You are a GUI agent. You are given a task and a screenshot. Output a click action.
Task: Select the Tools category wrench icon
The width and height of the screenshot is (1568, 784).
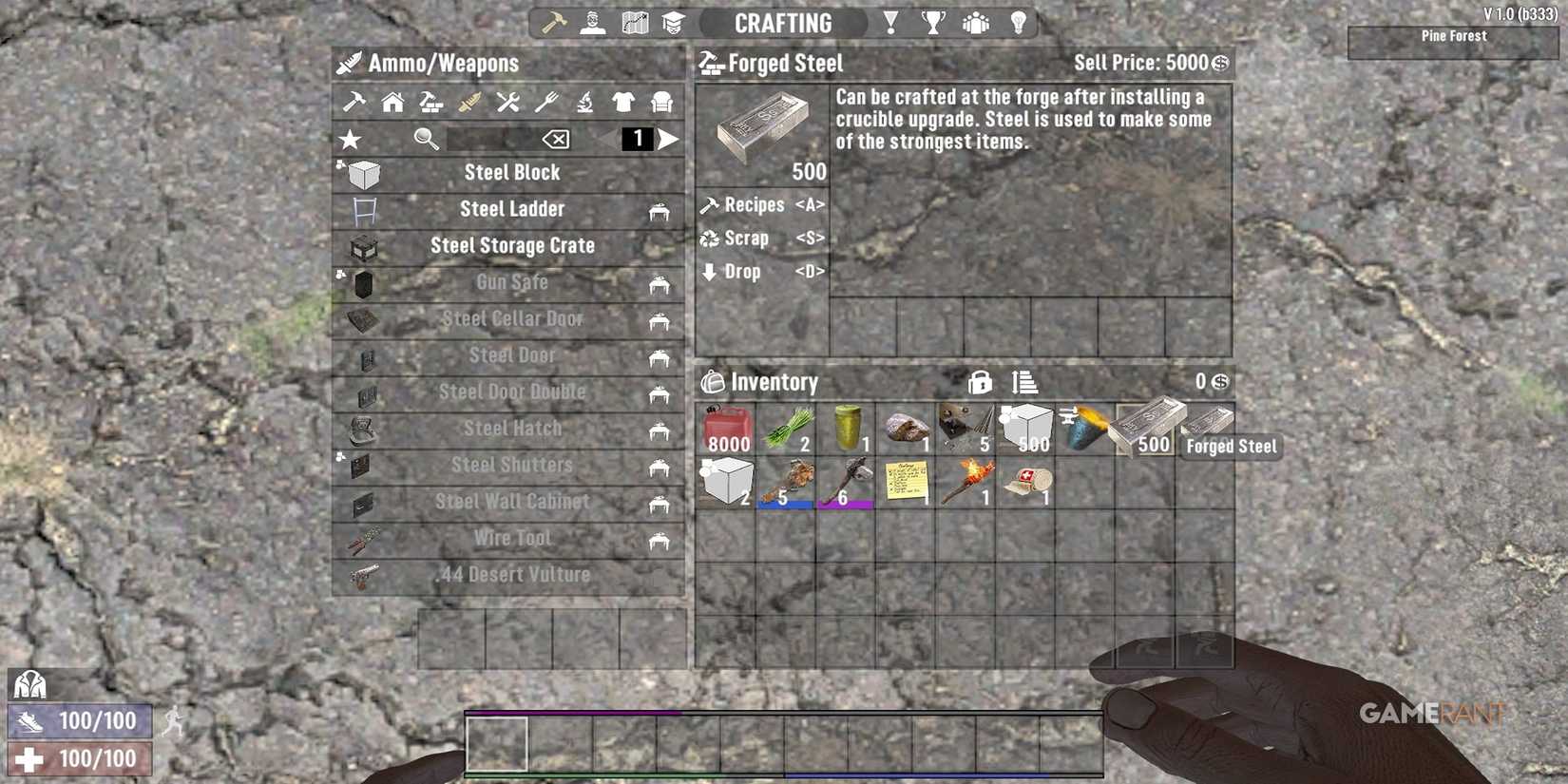[x=507, y=105]
